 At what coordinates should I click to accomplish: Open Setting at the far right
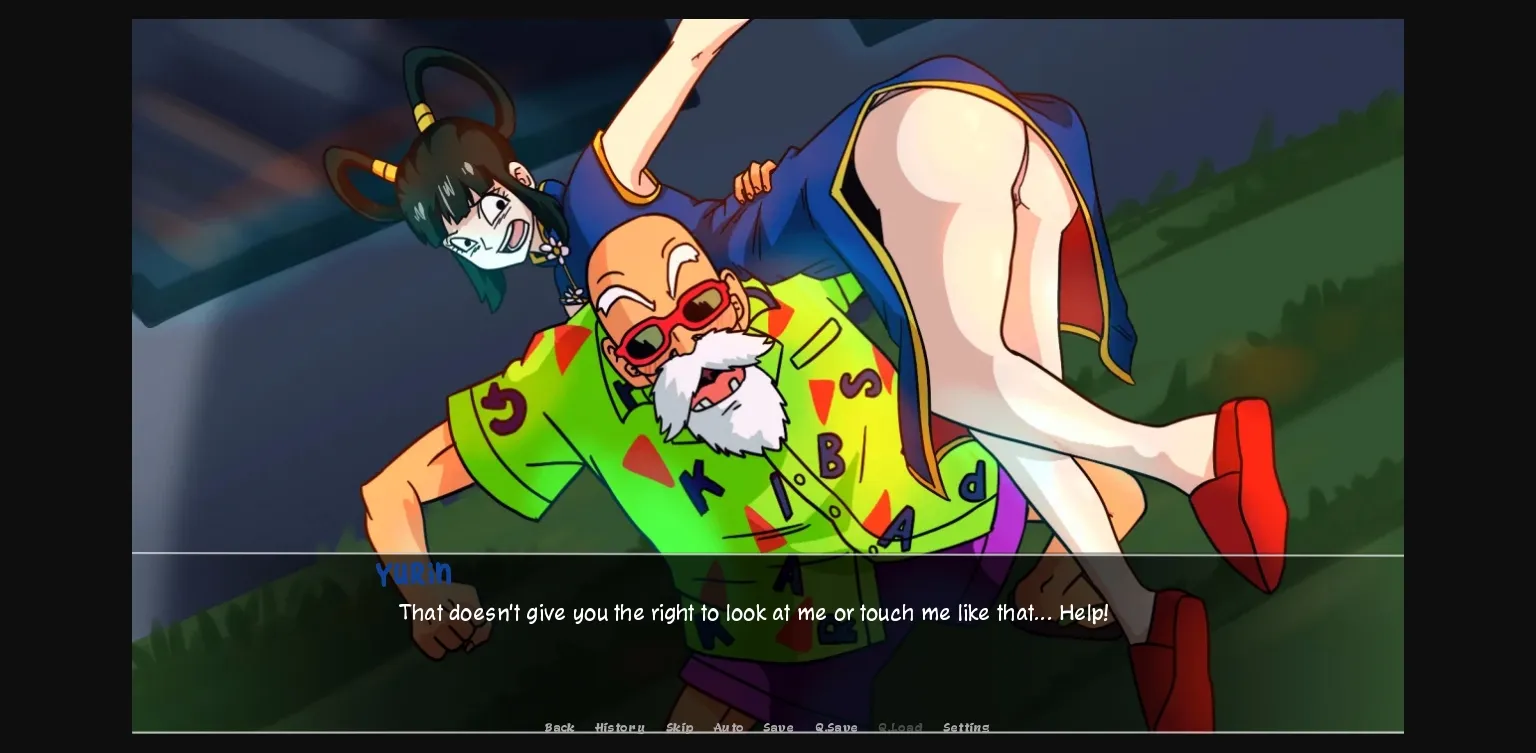coord(966,728)
